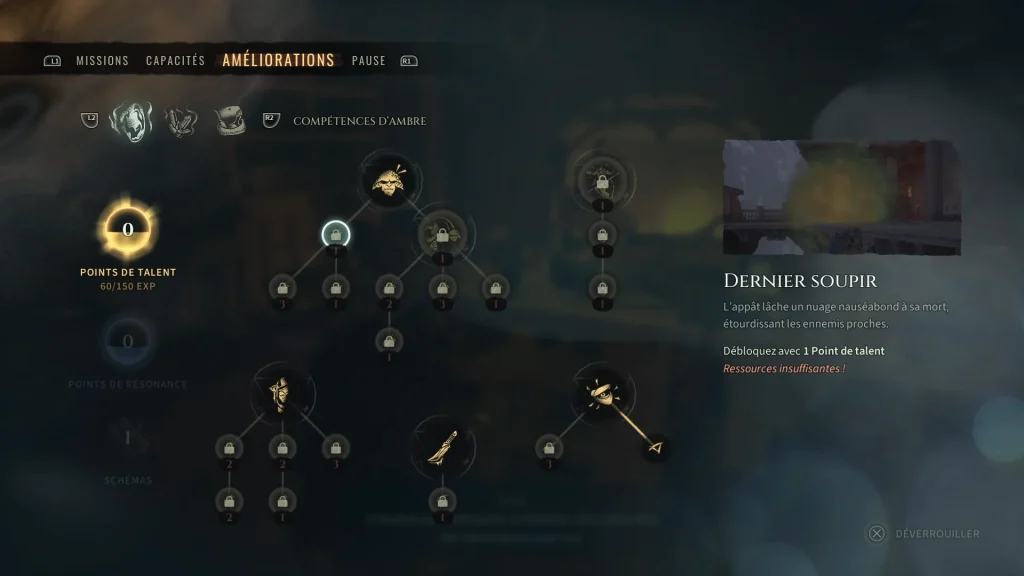
Task: Select the amber skills category icon
Action: [131, 121]
